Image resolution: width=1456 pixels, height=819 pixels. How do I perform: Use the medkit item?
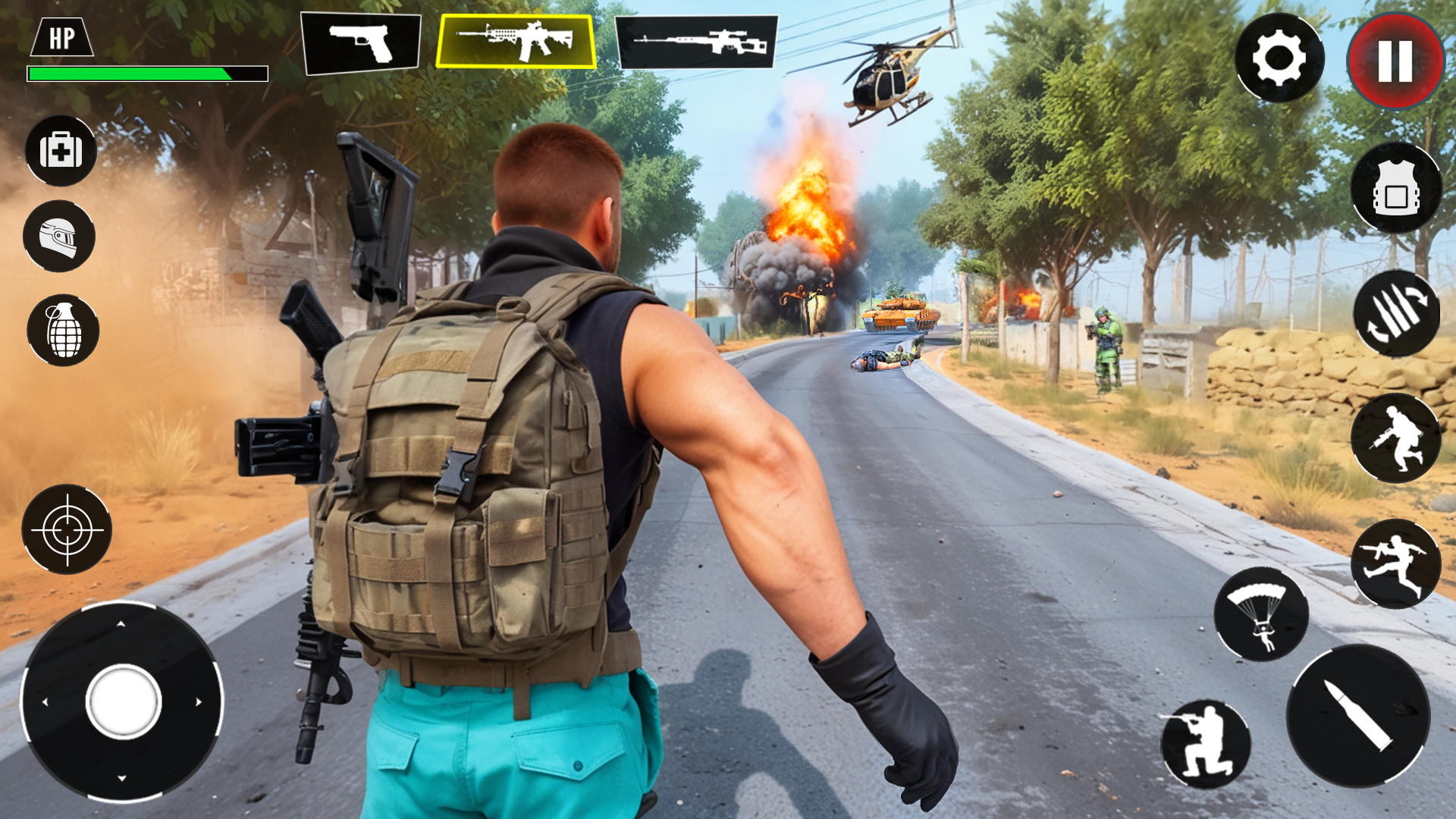[61, 151]
